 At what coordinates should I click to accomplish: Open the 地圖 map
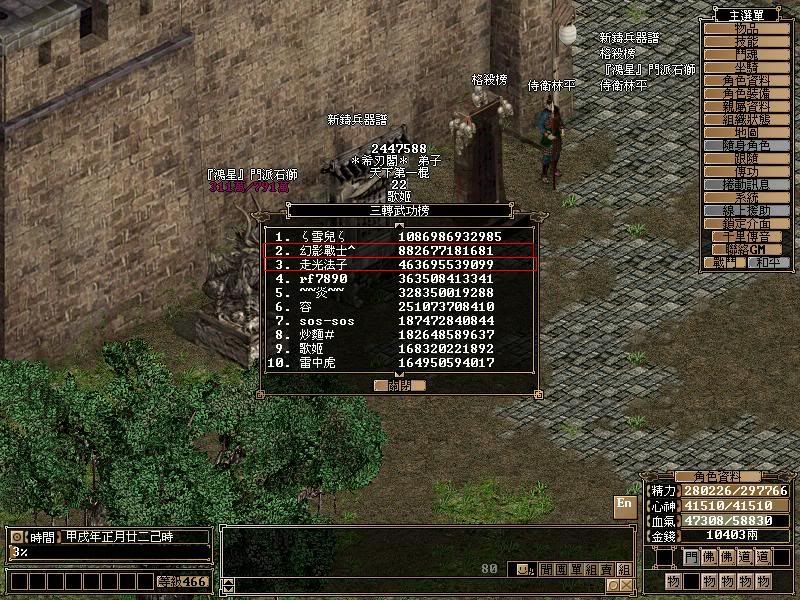coord(747,132)
